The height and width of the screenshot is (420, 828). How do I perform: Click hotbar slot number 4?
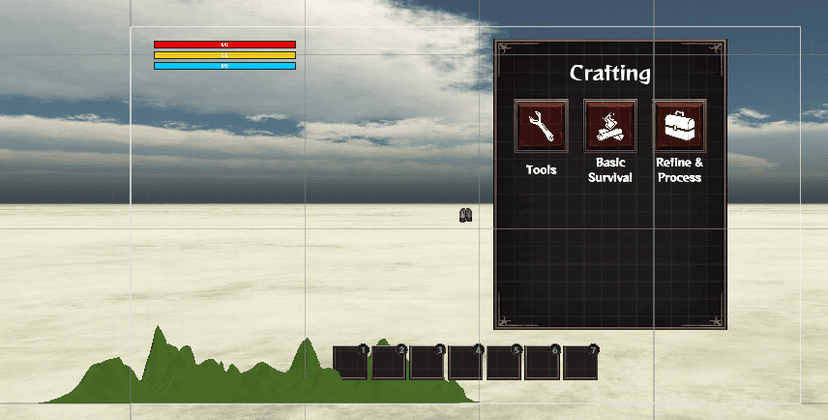(466, 362)
